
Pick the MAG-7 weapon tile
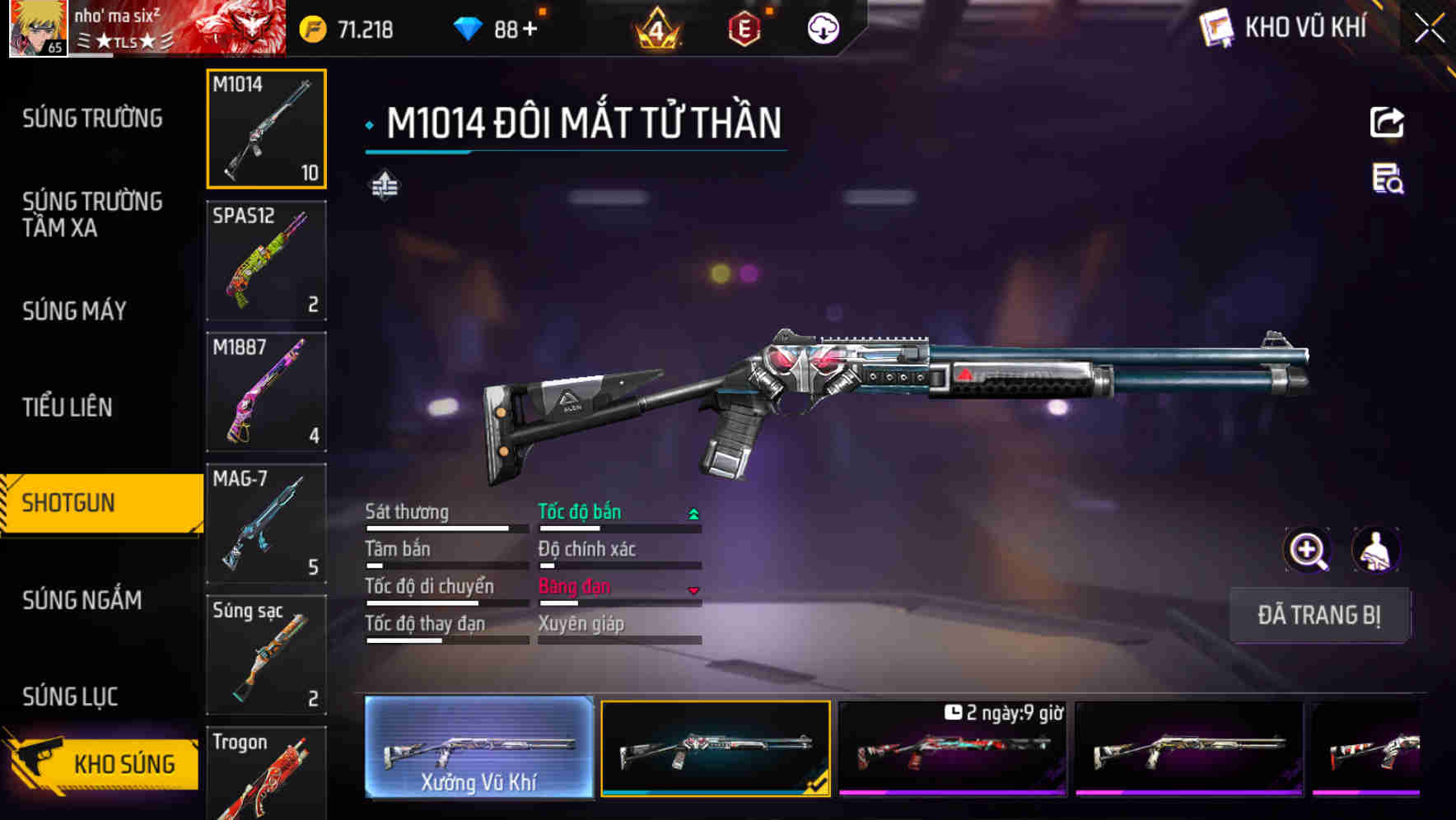coord(266,523)
